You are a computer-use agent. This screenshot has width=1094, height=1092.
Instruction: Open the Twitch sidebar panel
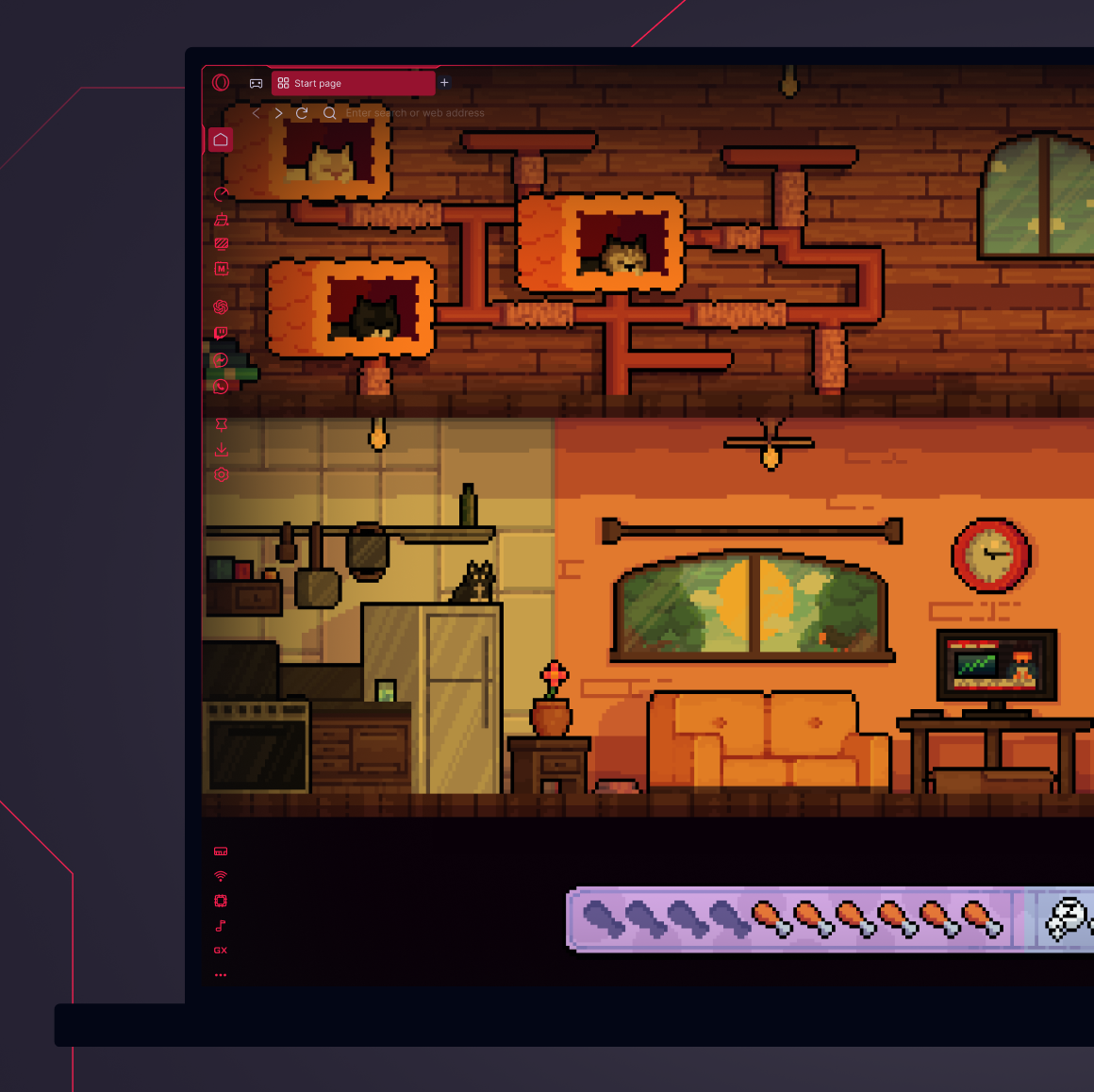point(221,333)
